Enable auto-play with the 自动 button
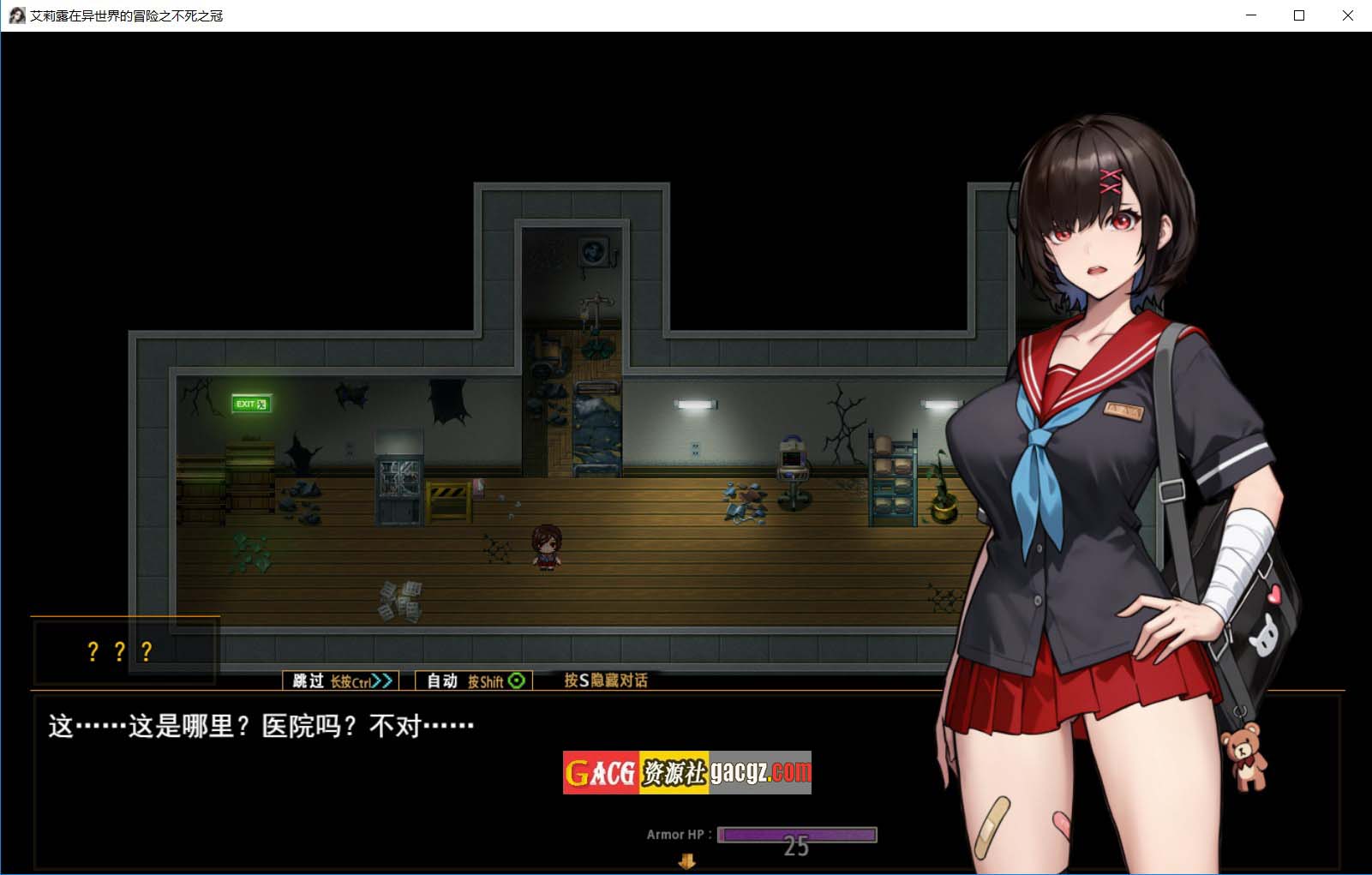Viewport: 1372px width, 875px height. click(x=474, y=680)
